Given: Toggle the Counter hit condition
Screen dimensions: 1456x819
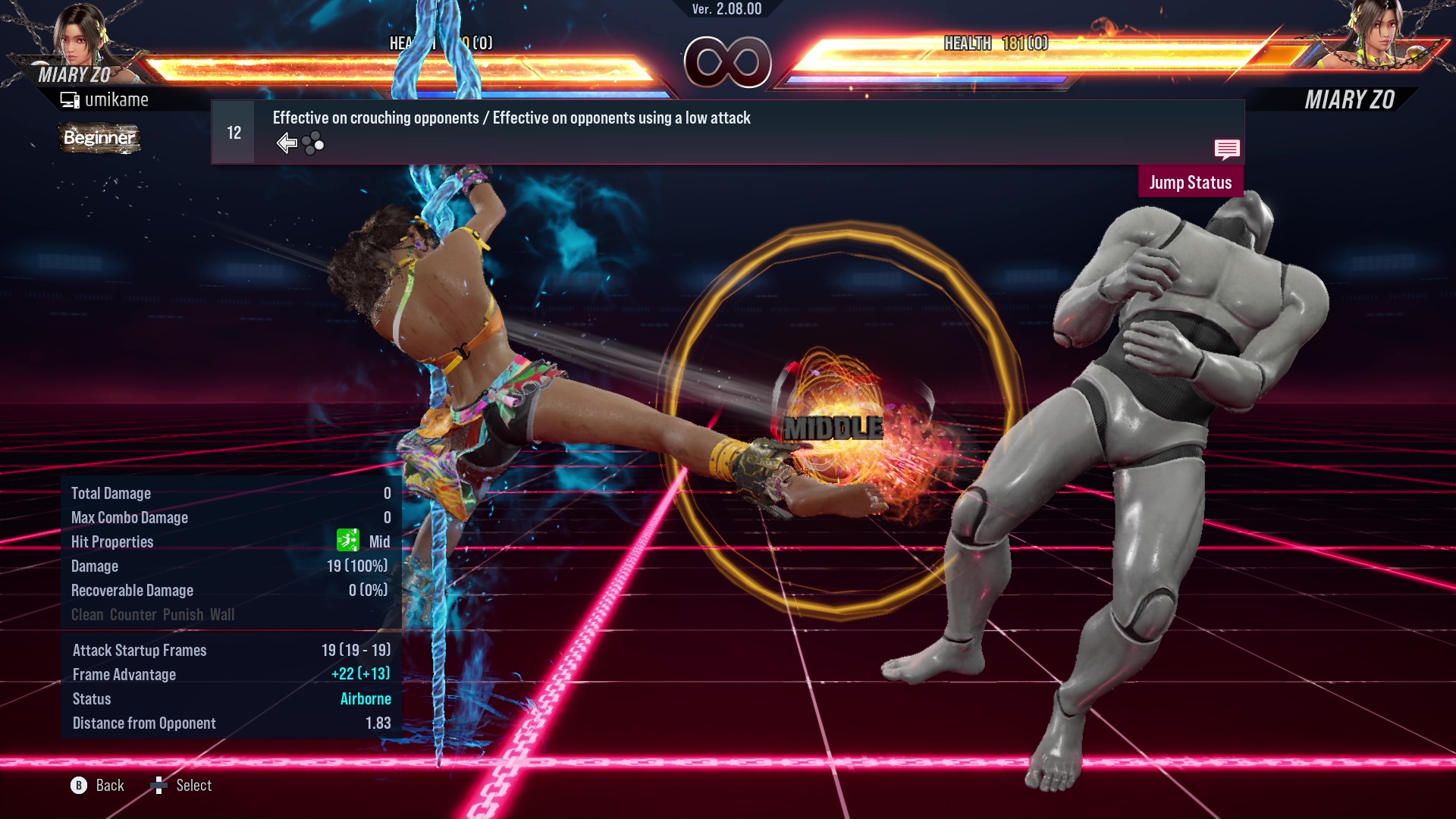Looking at the screenshot, I should coord(132,614).
